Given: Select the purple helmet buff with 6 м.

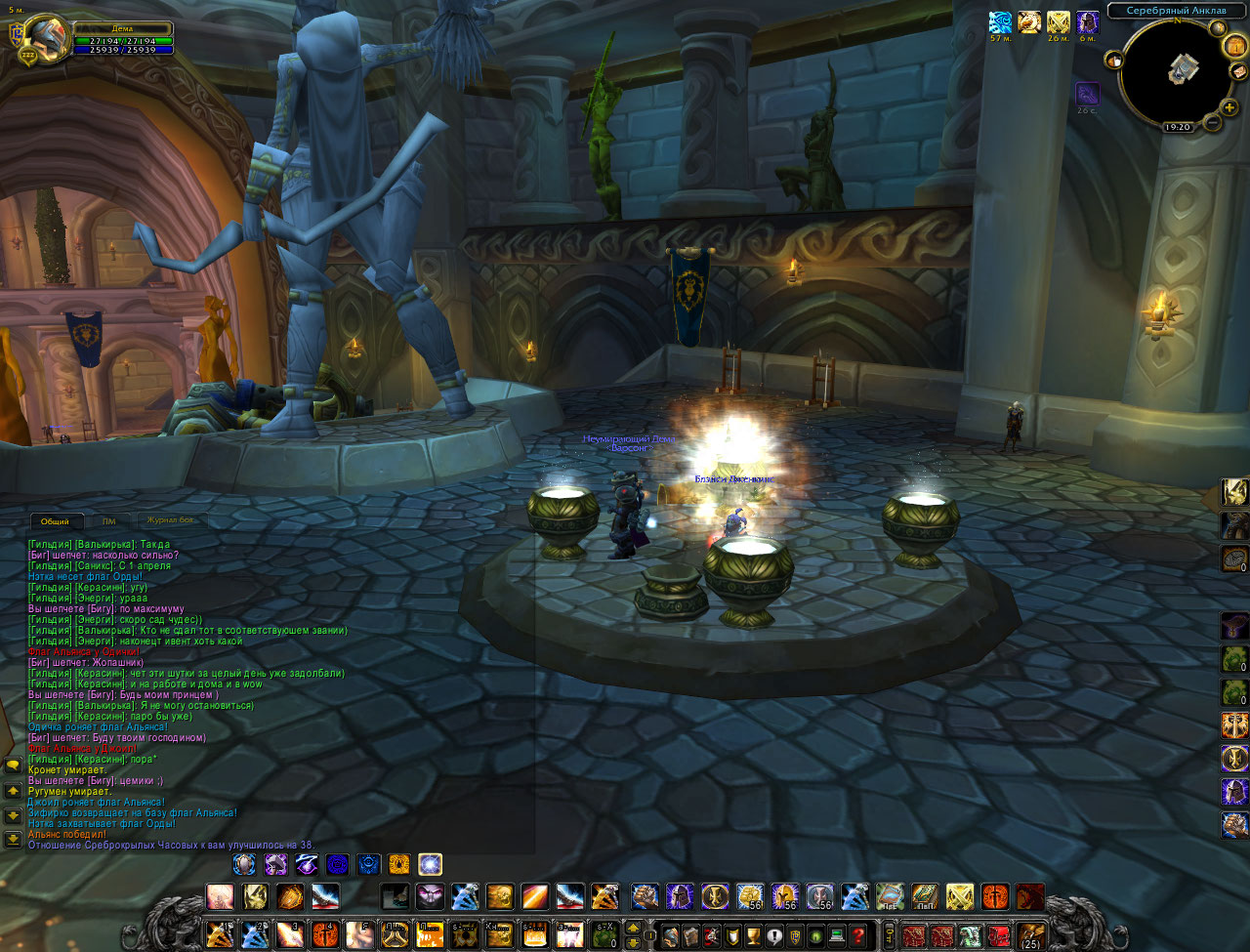Looking at the screenshot, I should tap(1087, 22).
